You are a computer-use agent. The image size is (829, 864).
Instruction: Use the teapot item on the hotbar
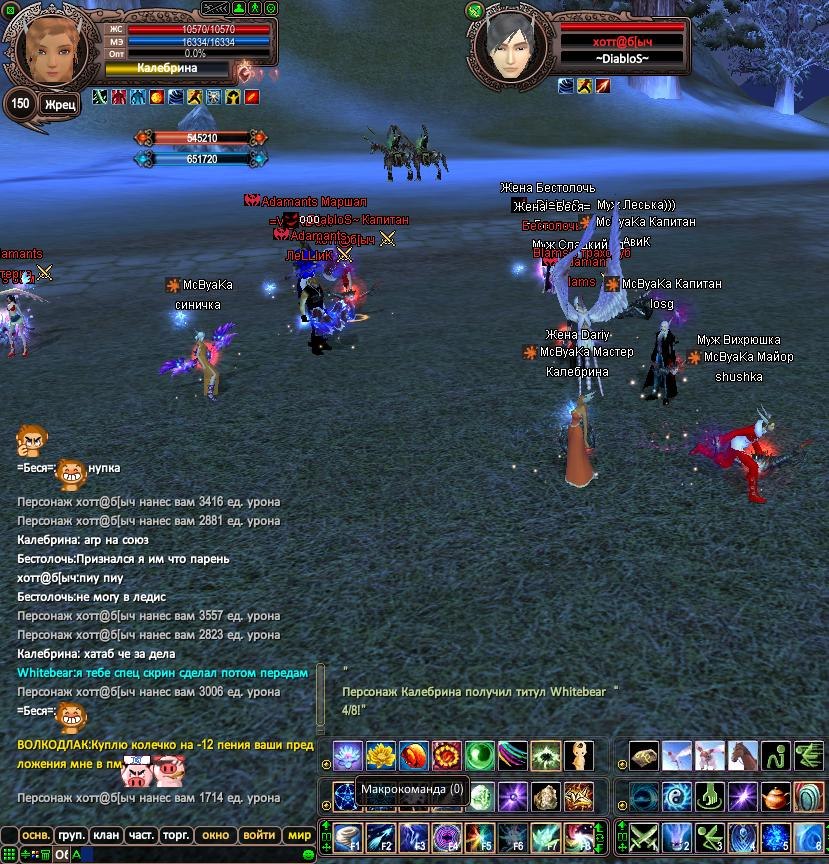[775, 797]
